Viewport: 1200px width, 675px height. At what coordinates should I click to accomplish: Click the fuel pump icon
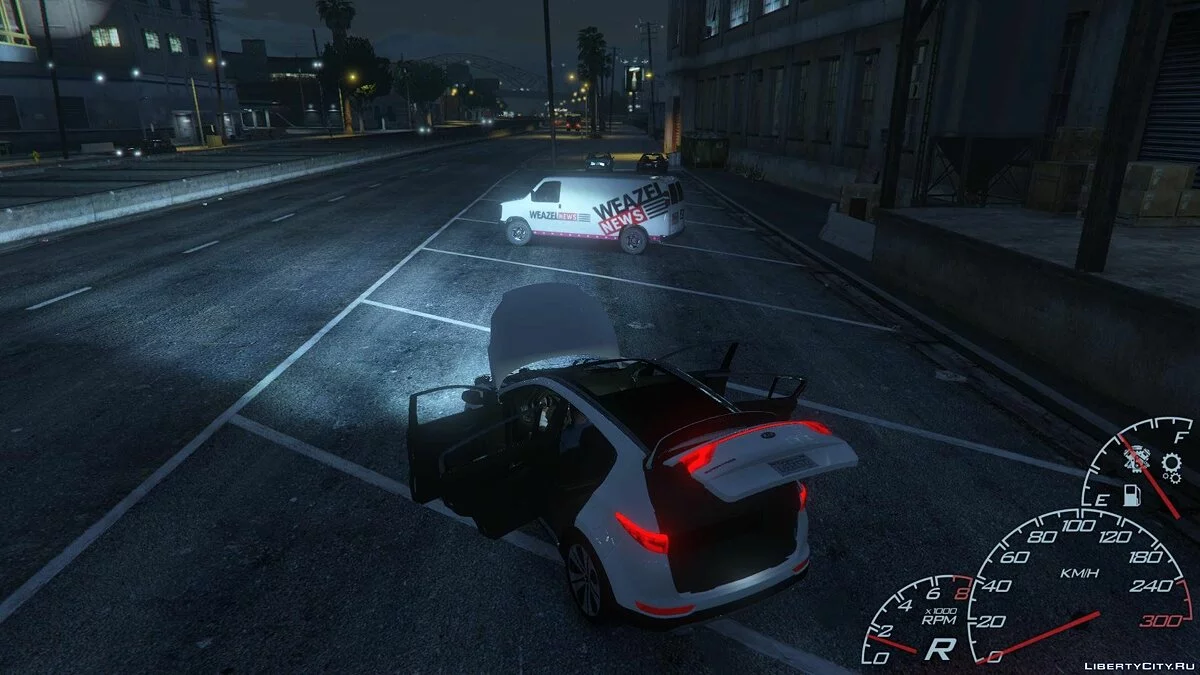pos(1132,495)
